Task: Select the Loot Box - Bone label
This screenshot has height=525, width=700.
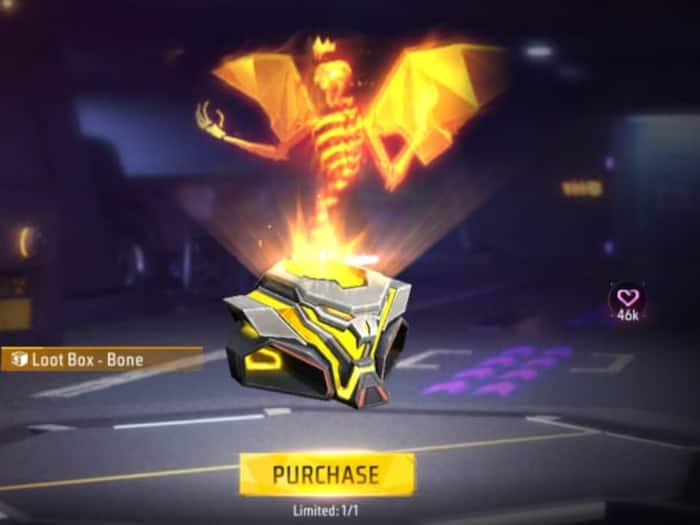Action: 98,358
